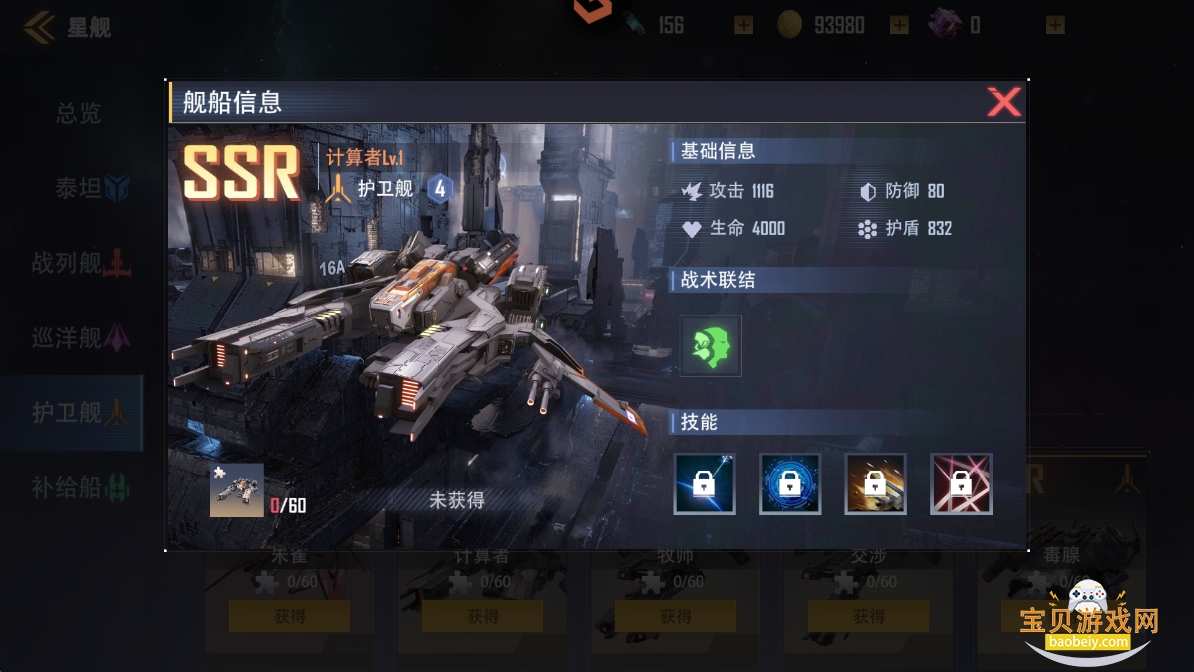Choose the 护卫舰 frigate category

[x=80, y=412]
